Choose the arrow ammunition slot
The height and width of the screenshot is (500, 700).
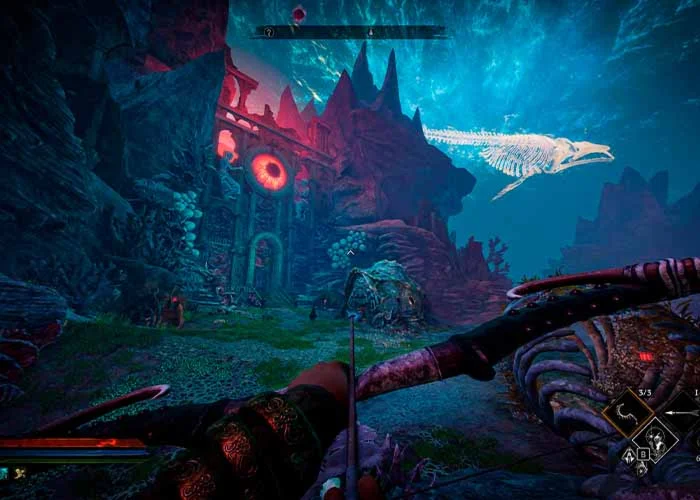pyautogui.click(x=689, y=411)
